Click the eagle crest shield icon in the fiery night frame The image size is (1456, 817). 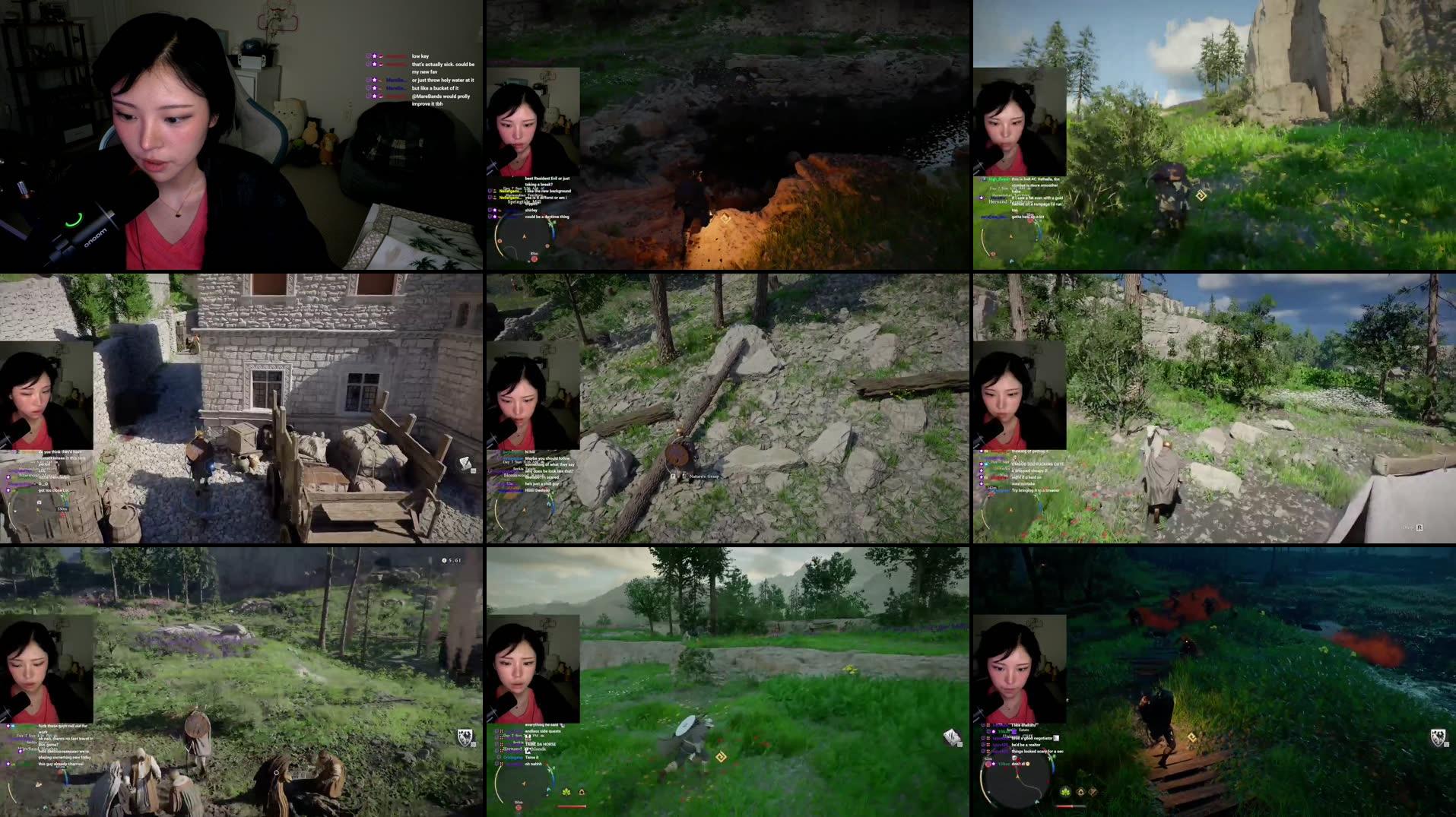coord(1439,737)
